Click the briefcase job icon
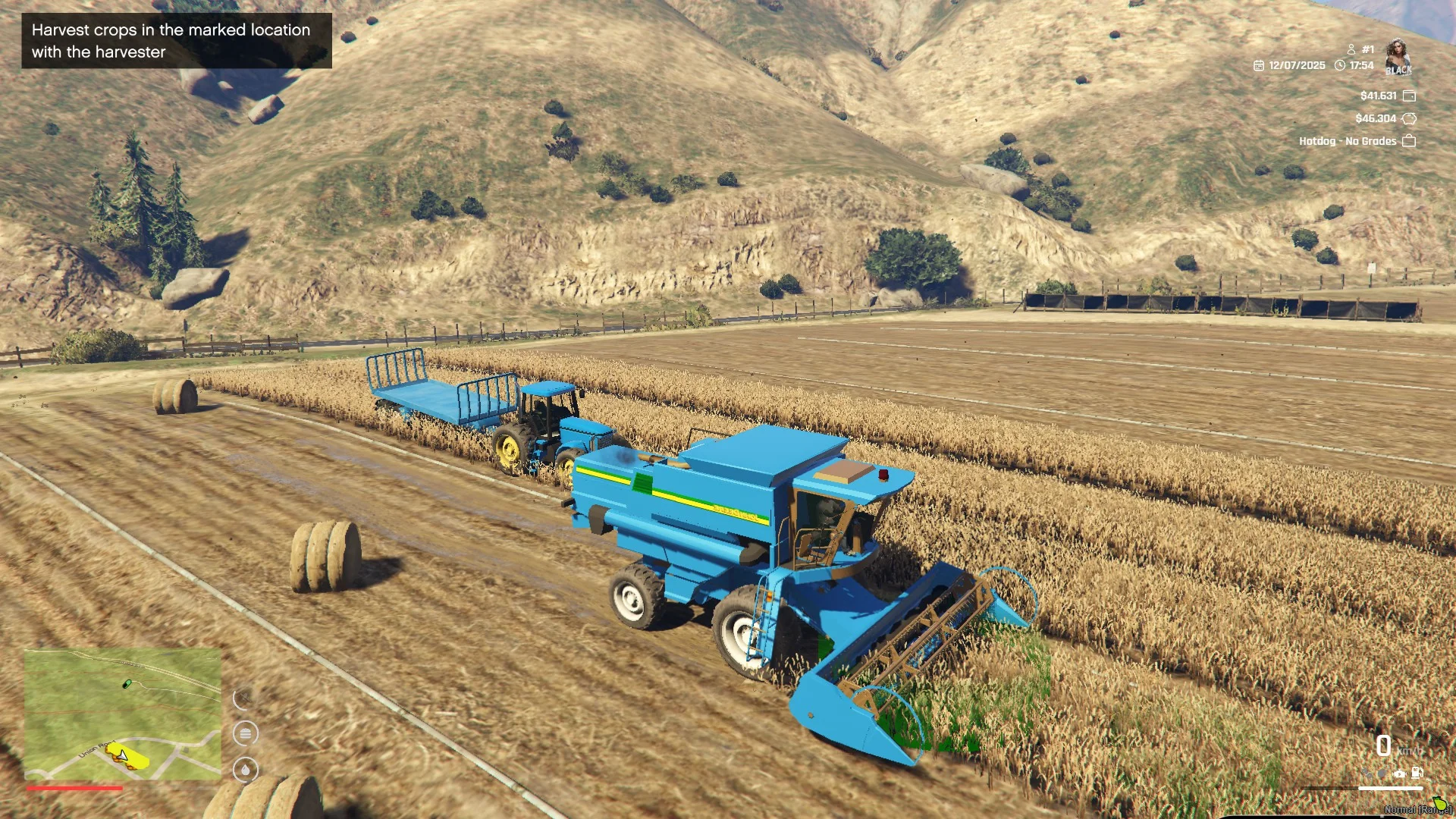The height and width of the screenshot is (819, 1456). 1409,141
